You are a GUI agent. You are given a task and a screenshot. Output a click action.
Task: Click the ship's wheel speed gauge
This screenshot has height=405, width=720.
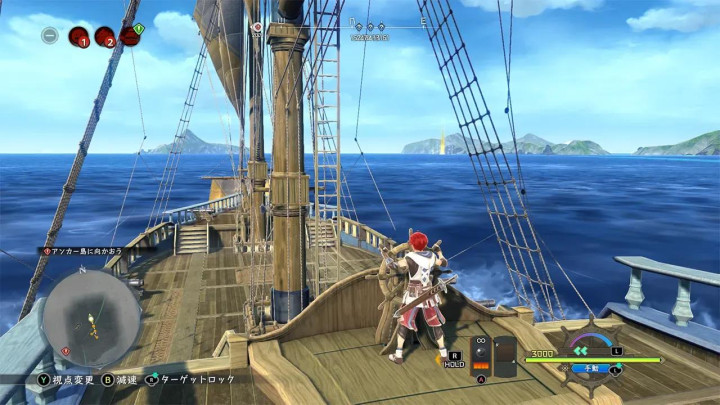click(x=590, y=342)
